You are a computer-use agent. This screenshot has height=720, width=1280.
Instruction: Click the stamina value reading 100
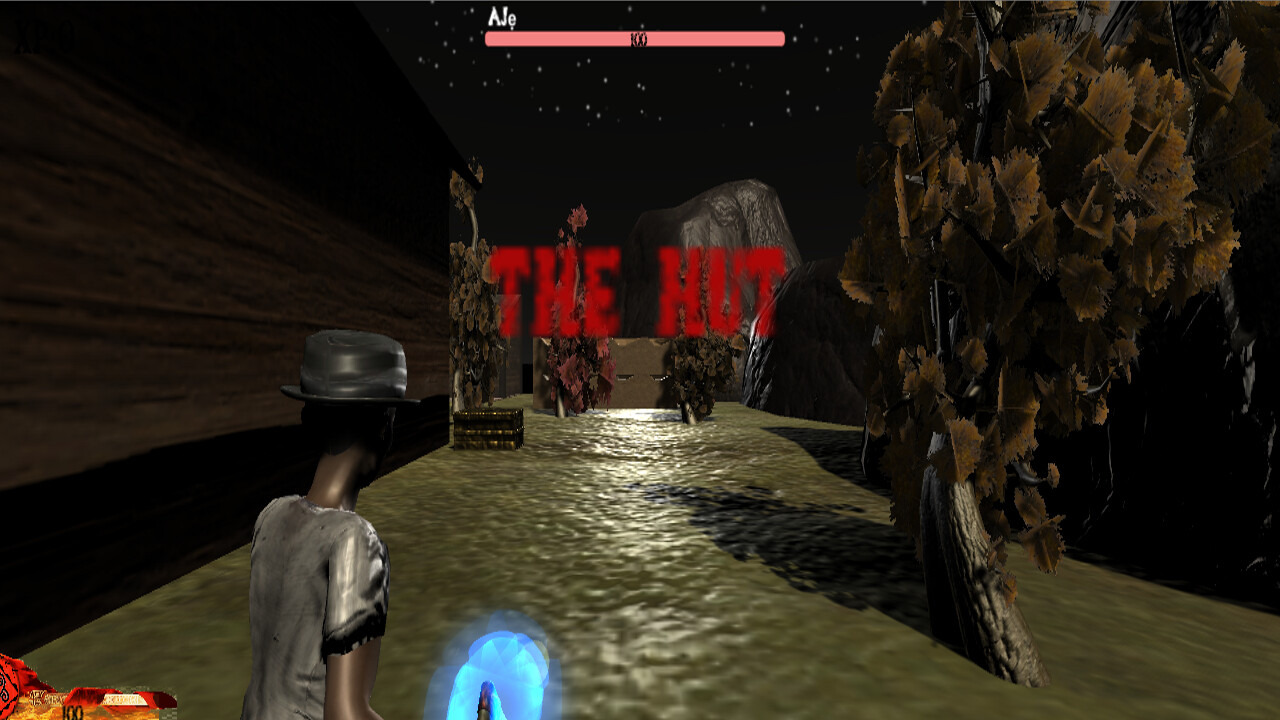[73, 712]
